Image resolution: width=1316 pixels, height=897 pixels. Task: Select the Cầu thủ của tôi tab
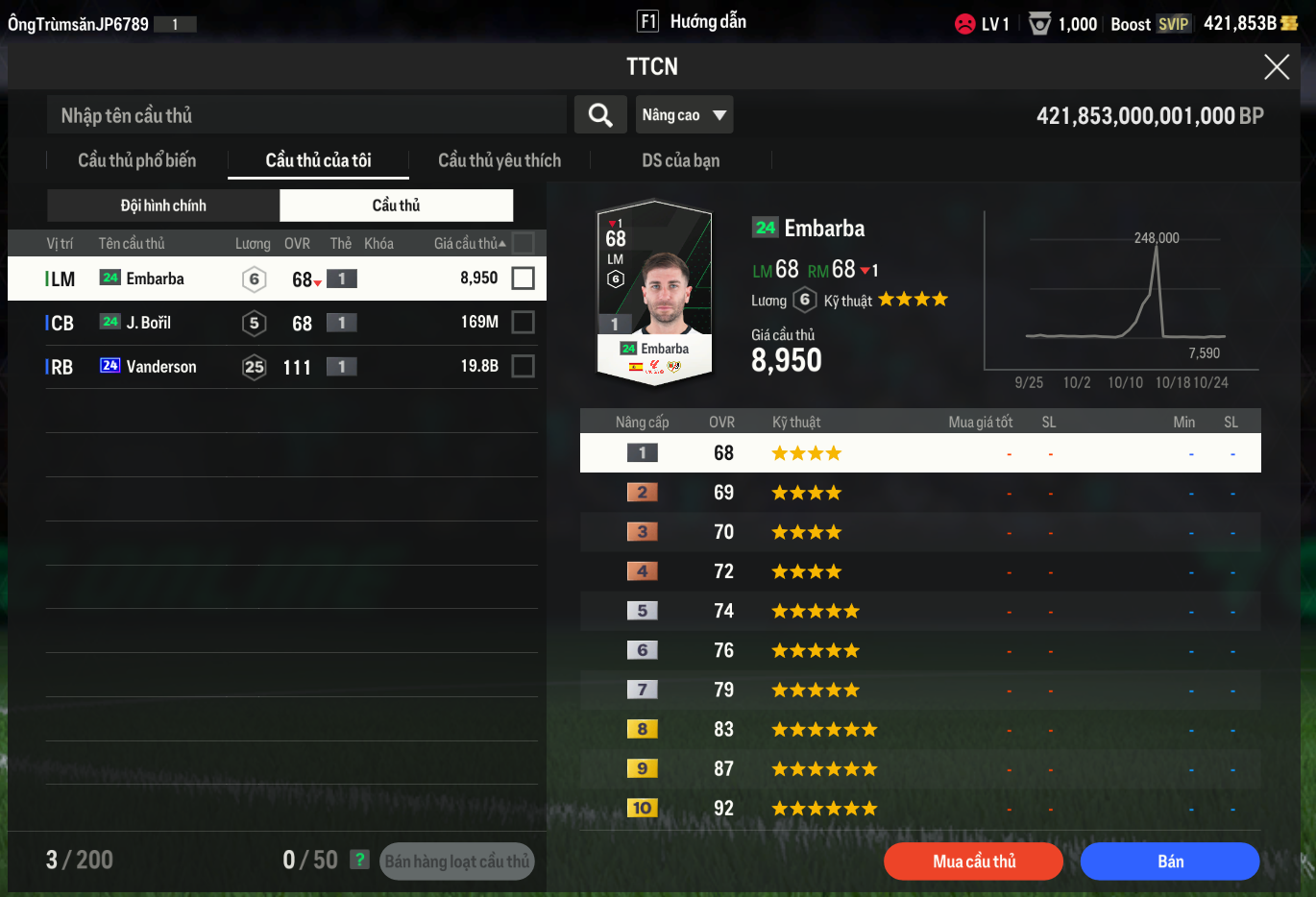pyautogui.click(x=318, y=160)
